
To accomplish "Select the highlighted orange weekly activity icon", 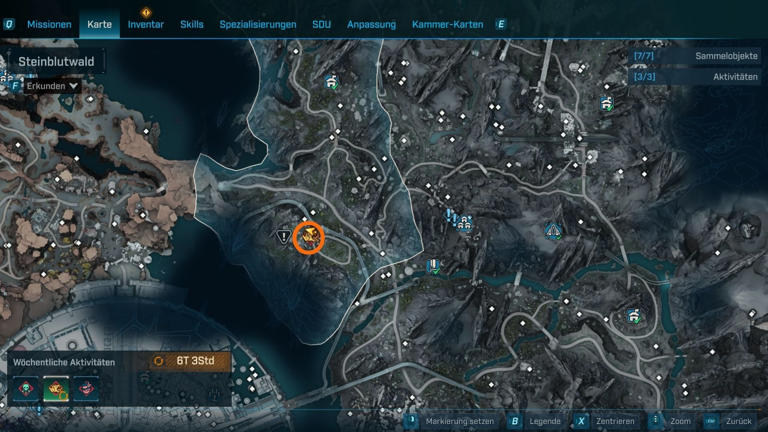I will click(x=56, y=388).
